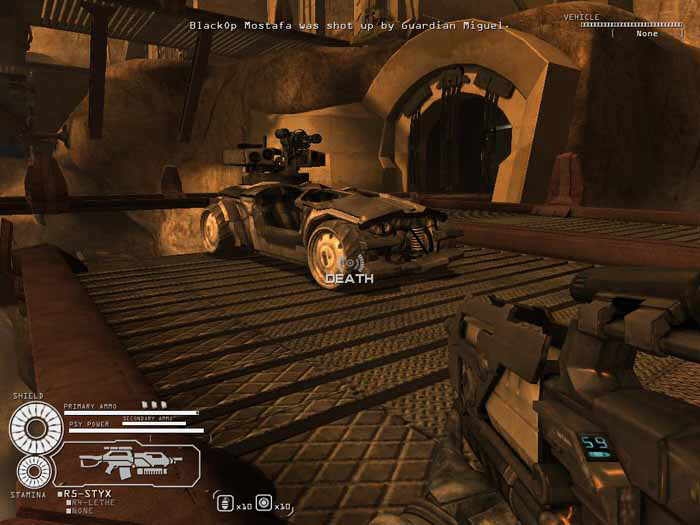Click the circular Stamina gauge
Viewport: 700px width, 525px height.
32,471
